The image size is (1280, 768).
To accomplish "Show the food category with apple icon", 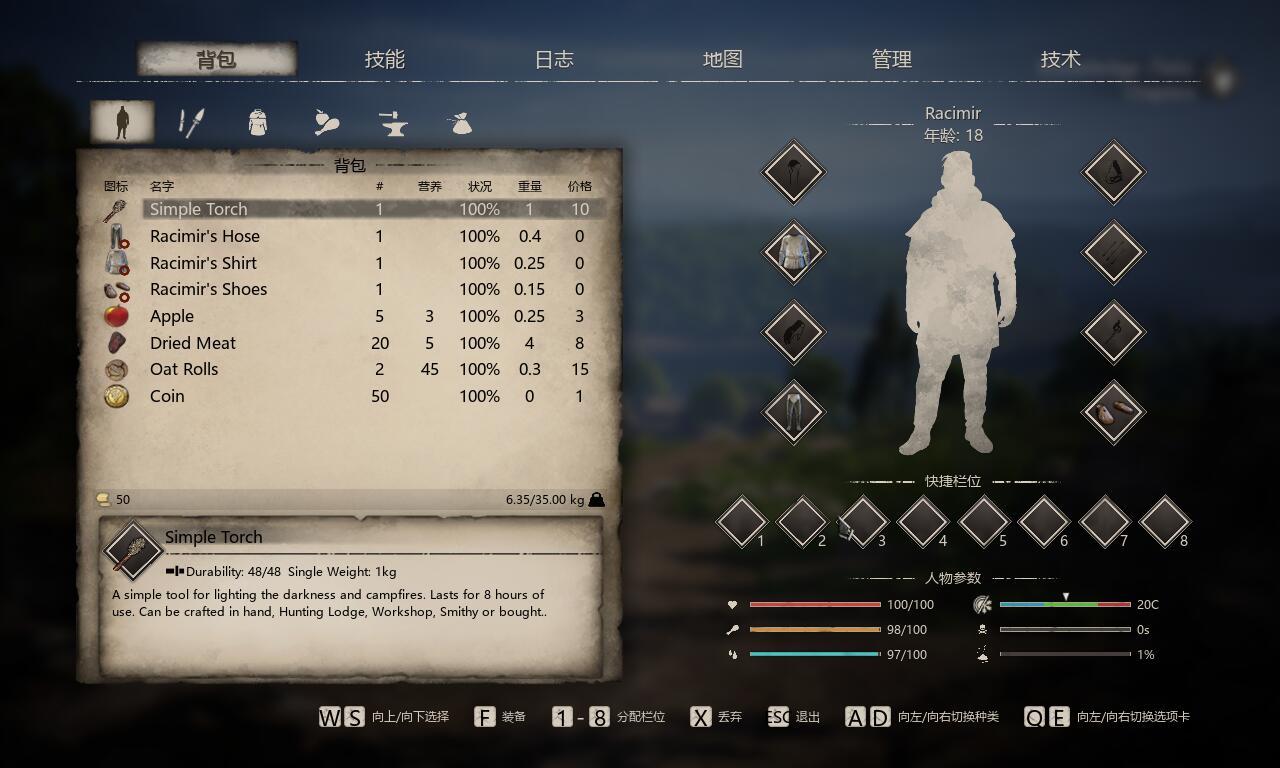I will click(x=326, y=123).
